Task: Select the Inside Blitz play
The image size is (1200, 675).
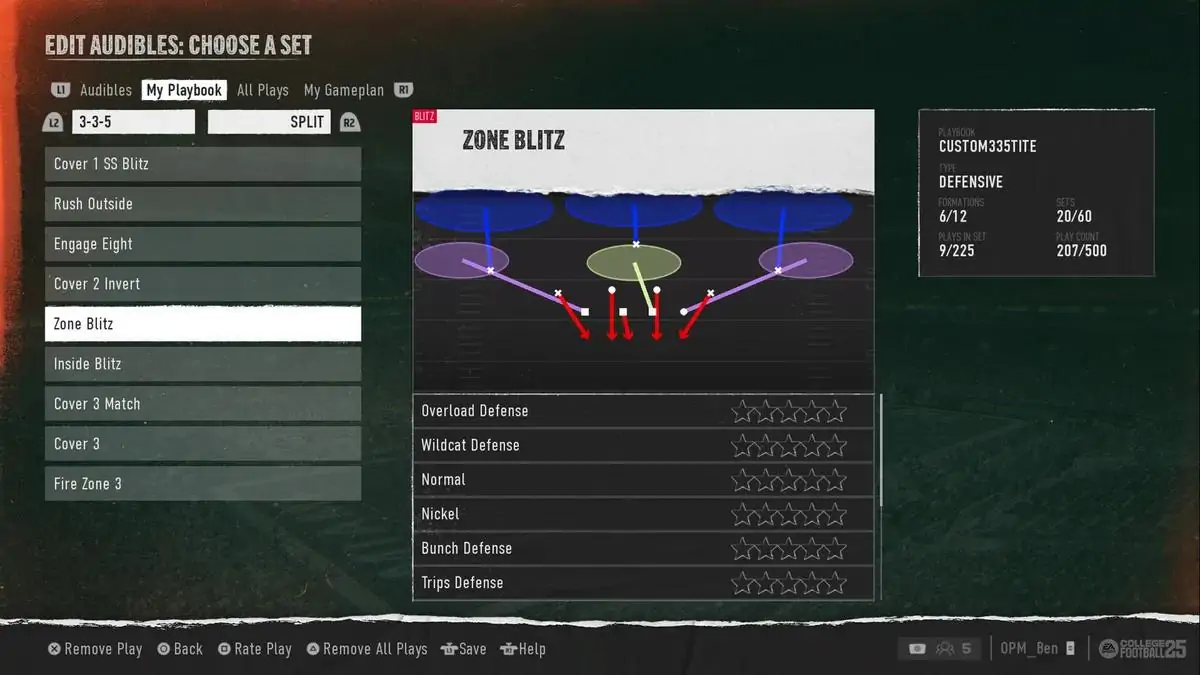Action: coord(202,364)
